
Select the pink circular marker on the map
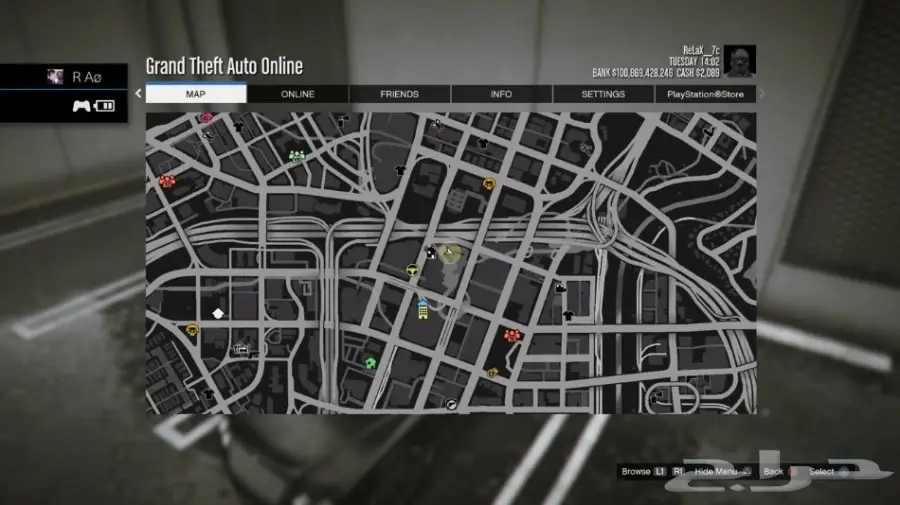[207, 118]
